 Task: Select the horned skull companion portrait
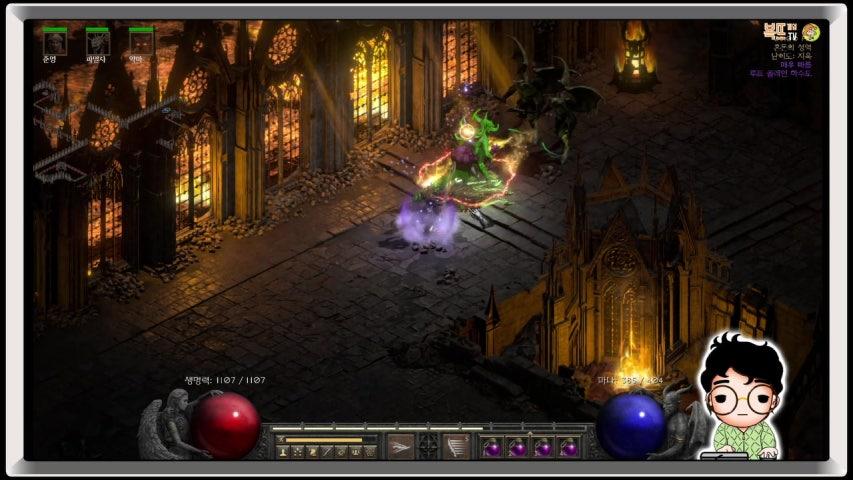click(98, 42)
